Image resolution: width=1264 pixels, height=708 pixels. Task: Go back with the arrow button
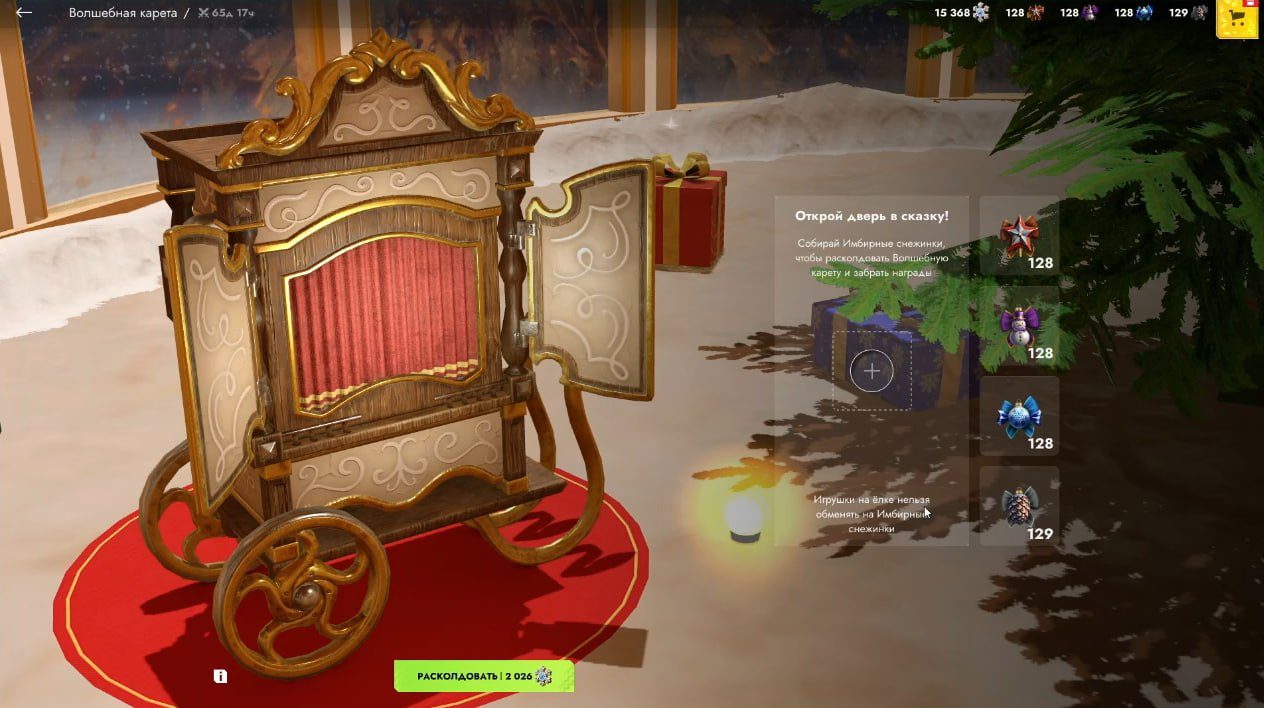tap(24, 13)
